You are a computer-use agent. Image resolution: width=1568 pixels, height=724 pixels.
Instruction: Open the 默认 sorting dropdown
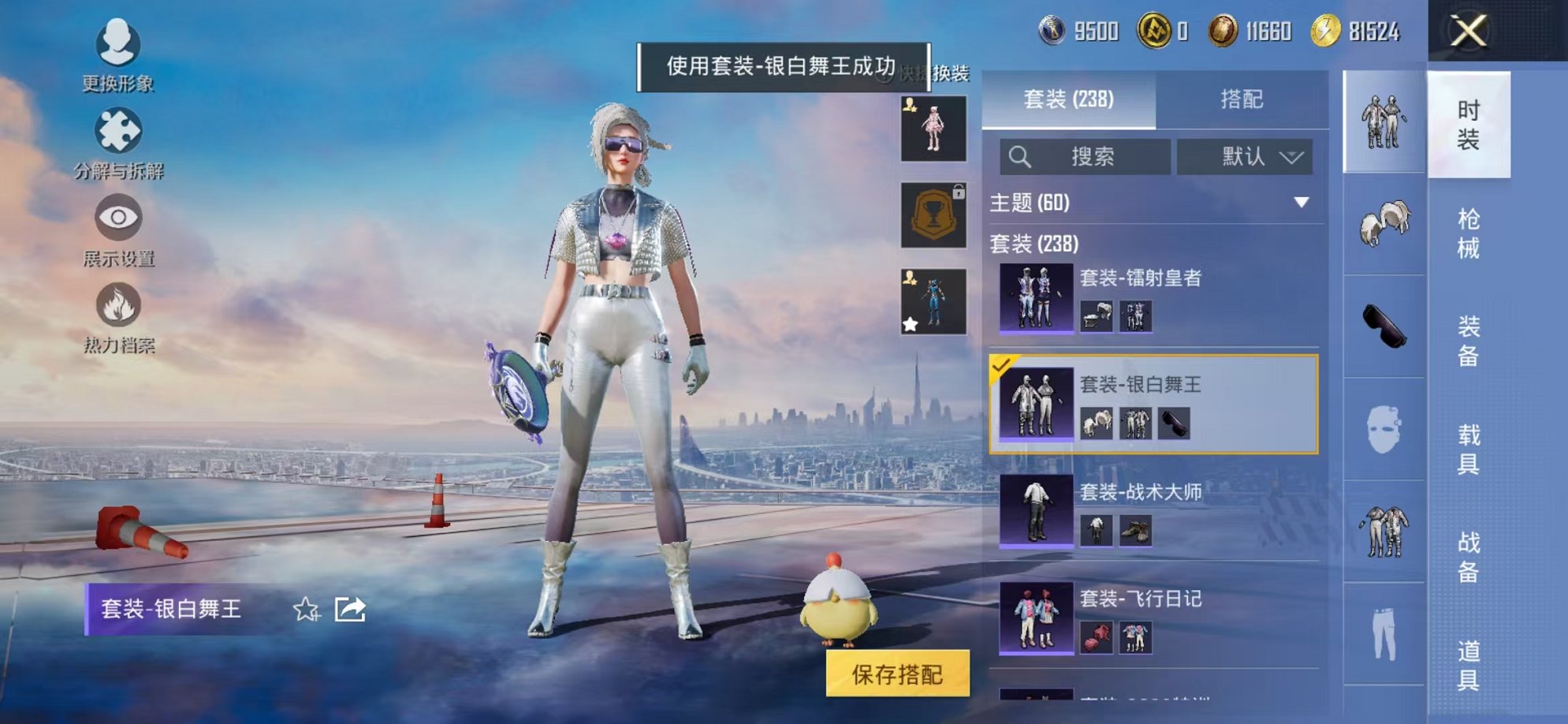click(x=1245, y=157)
